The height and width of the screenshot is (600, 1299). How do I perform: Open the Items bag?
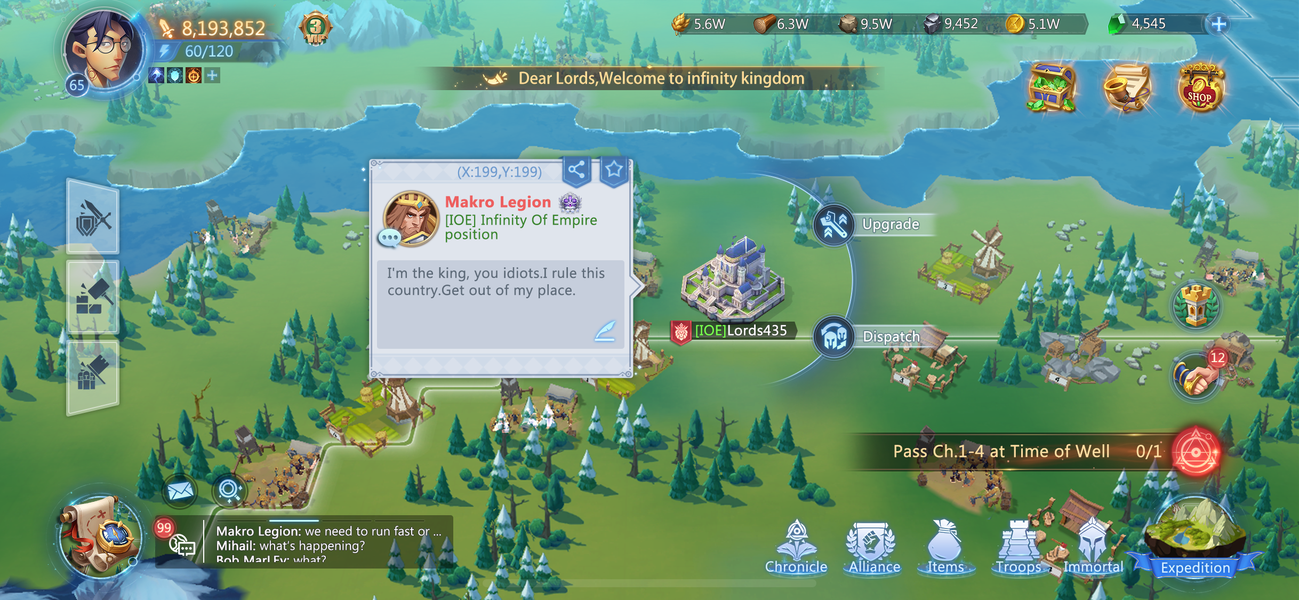click(945, 548)
